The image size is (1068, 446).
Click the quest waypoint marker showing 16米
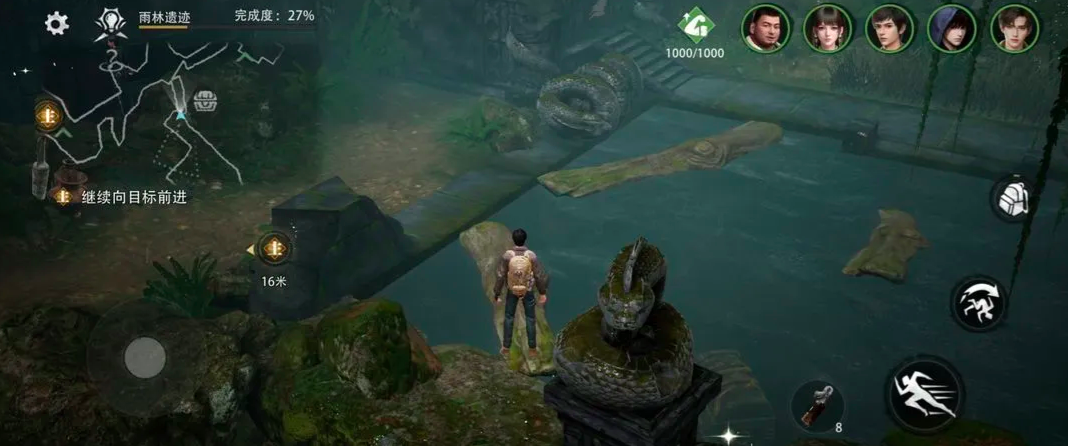point(273,249)
